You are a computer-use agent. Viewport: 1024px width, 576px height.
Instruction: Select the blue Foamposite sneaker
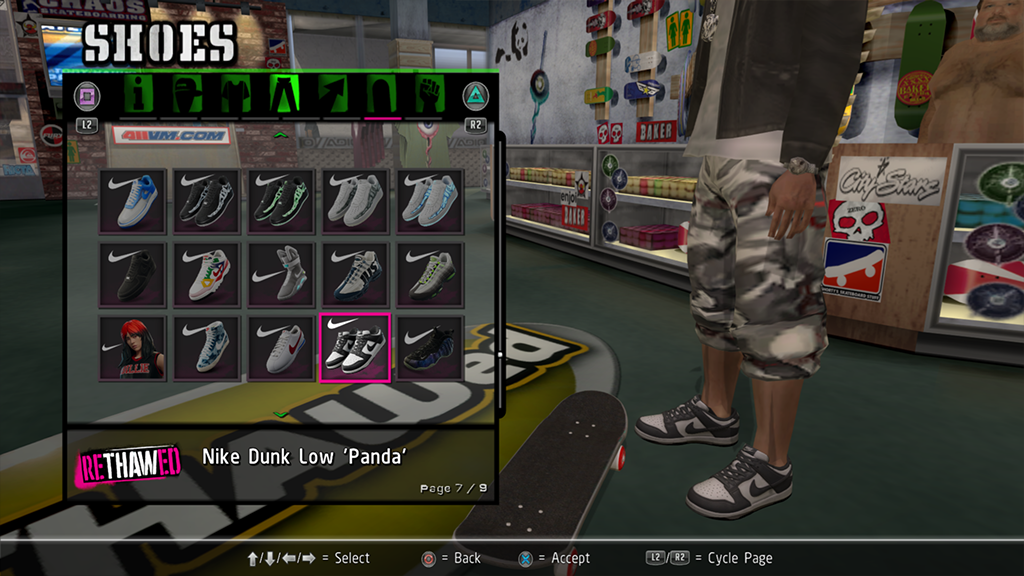click(430, 346)
